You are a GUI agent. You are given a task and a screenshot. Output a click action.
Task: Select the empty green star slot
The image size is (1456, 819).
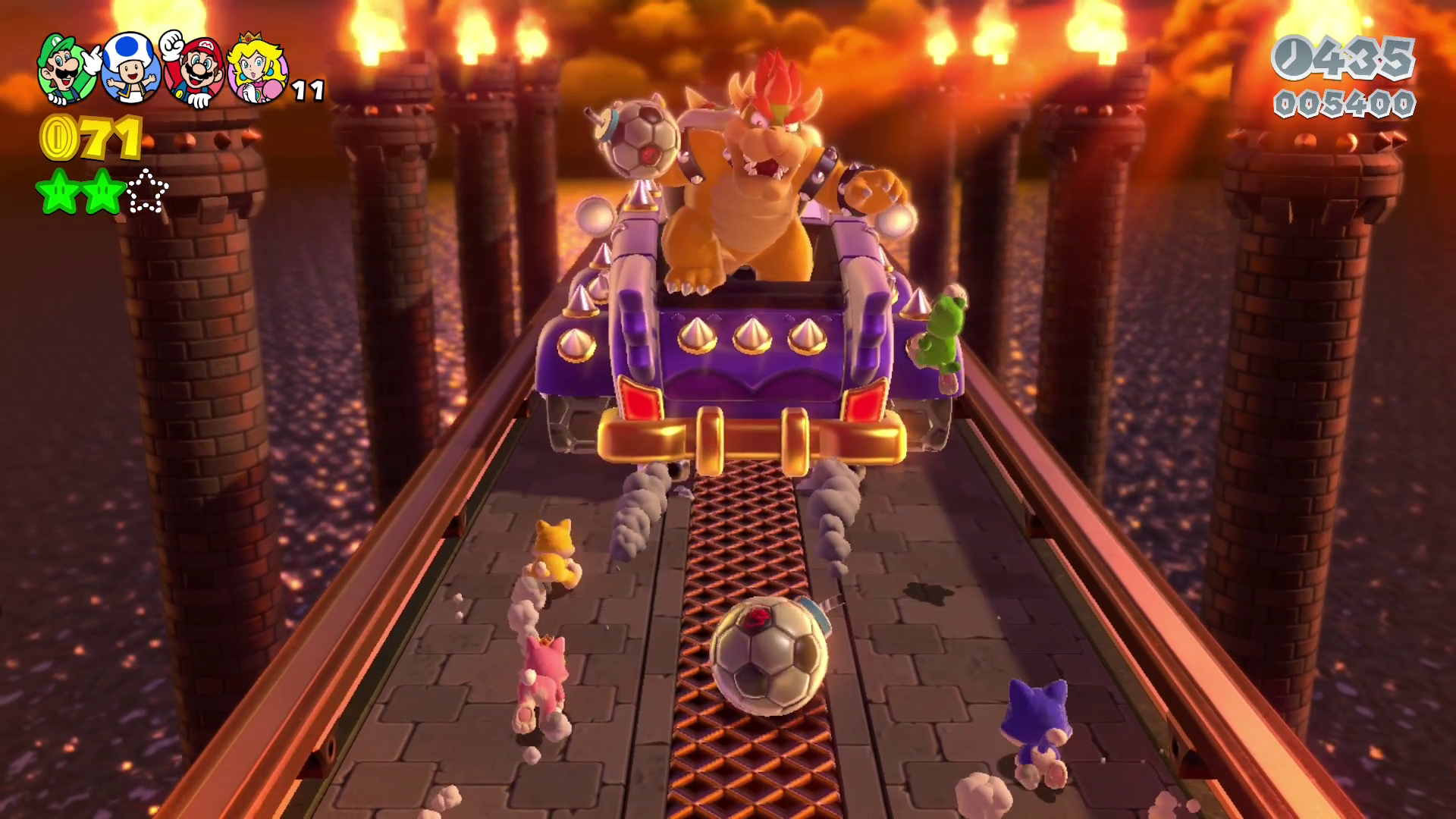coord(147,192)
